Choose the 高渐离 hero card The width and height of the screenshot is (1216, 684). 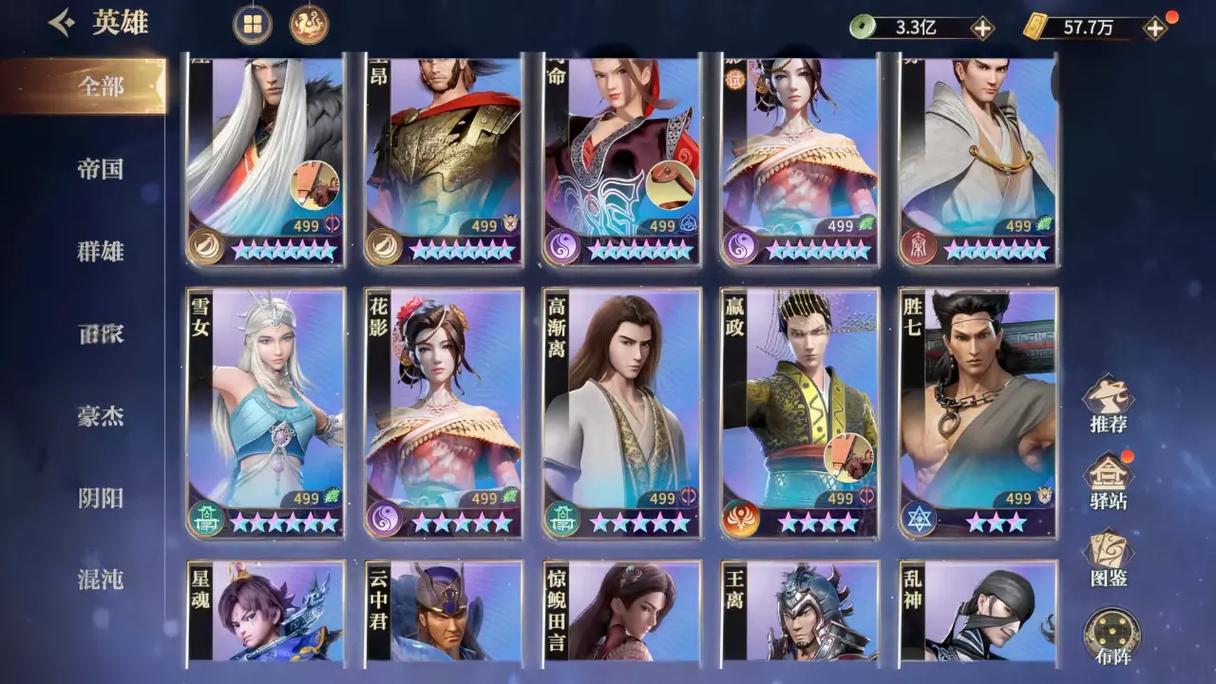pyautogui.click(x=622, y=412)
